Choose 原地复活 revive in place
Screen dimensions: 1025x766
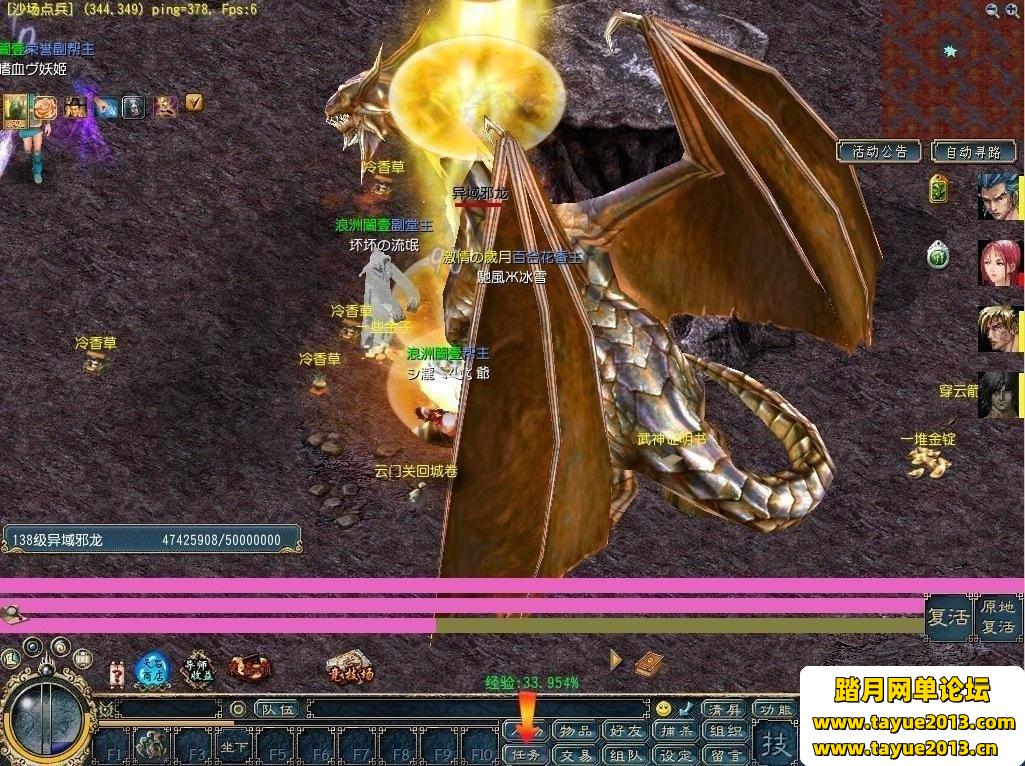[x=997, y=617]
